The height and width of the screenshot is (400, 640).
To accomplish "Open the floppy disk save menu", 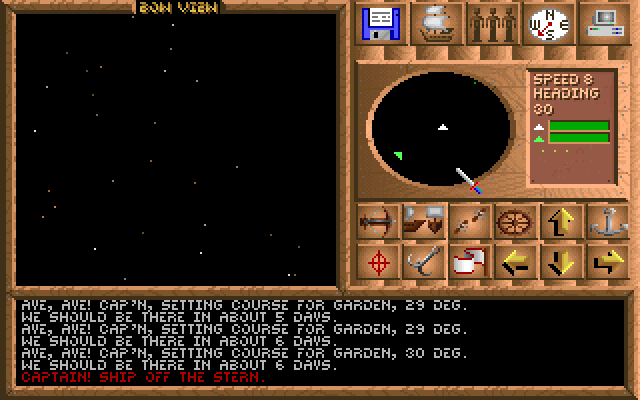I will pyautogui.click(x=380, y=24).
